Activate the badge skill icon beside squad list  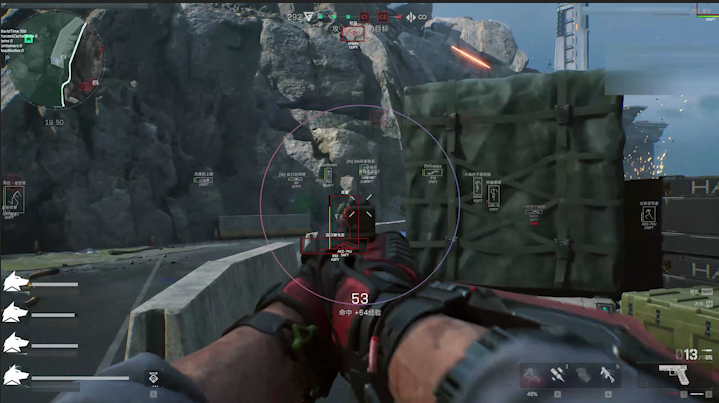tap(153, 379)
